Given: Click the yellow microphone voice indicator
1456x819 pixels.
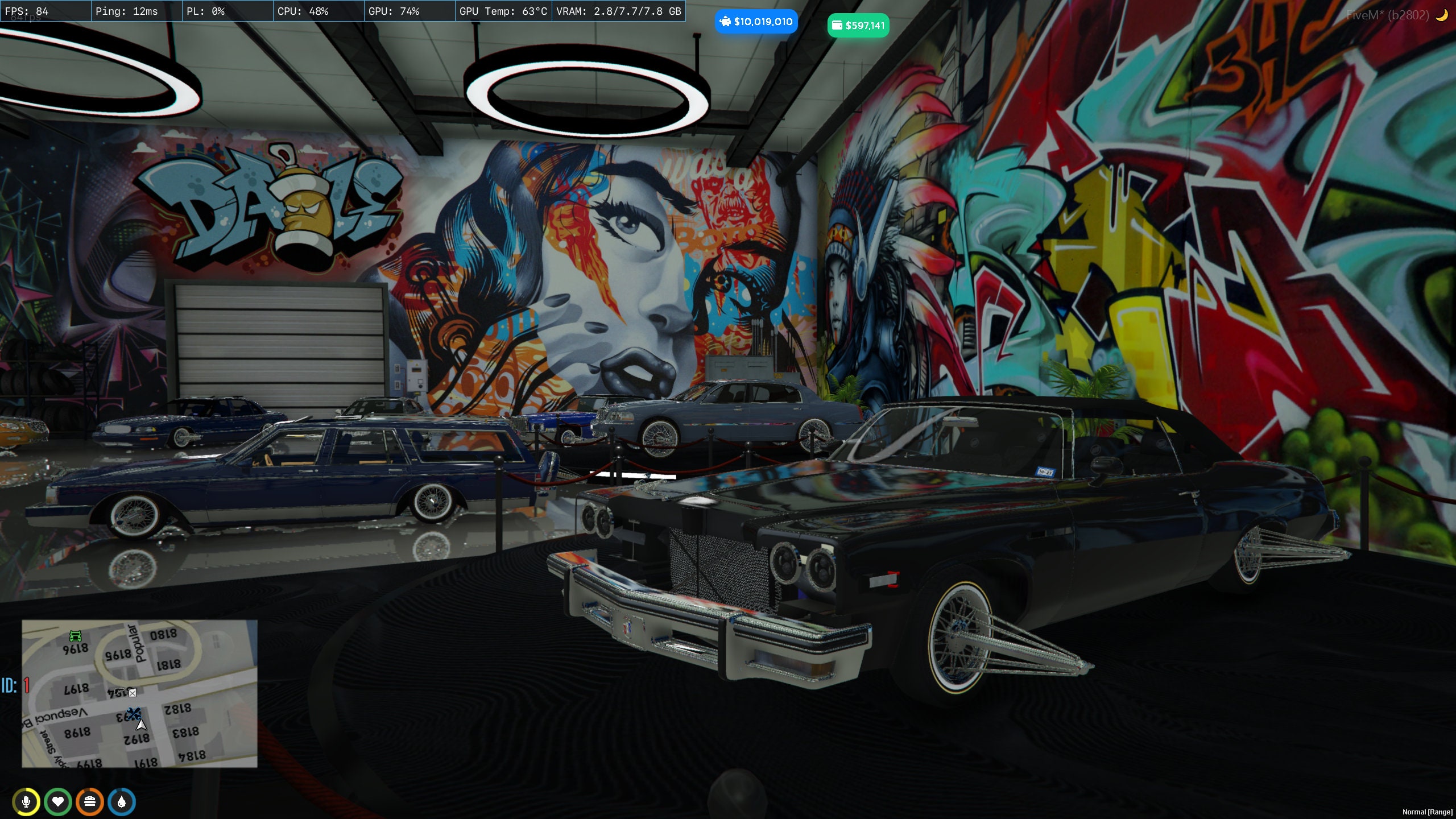Looking at the screenshot, I should 27,802.
